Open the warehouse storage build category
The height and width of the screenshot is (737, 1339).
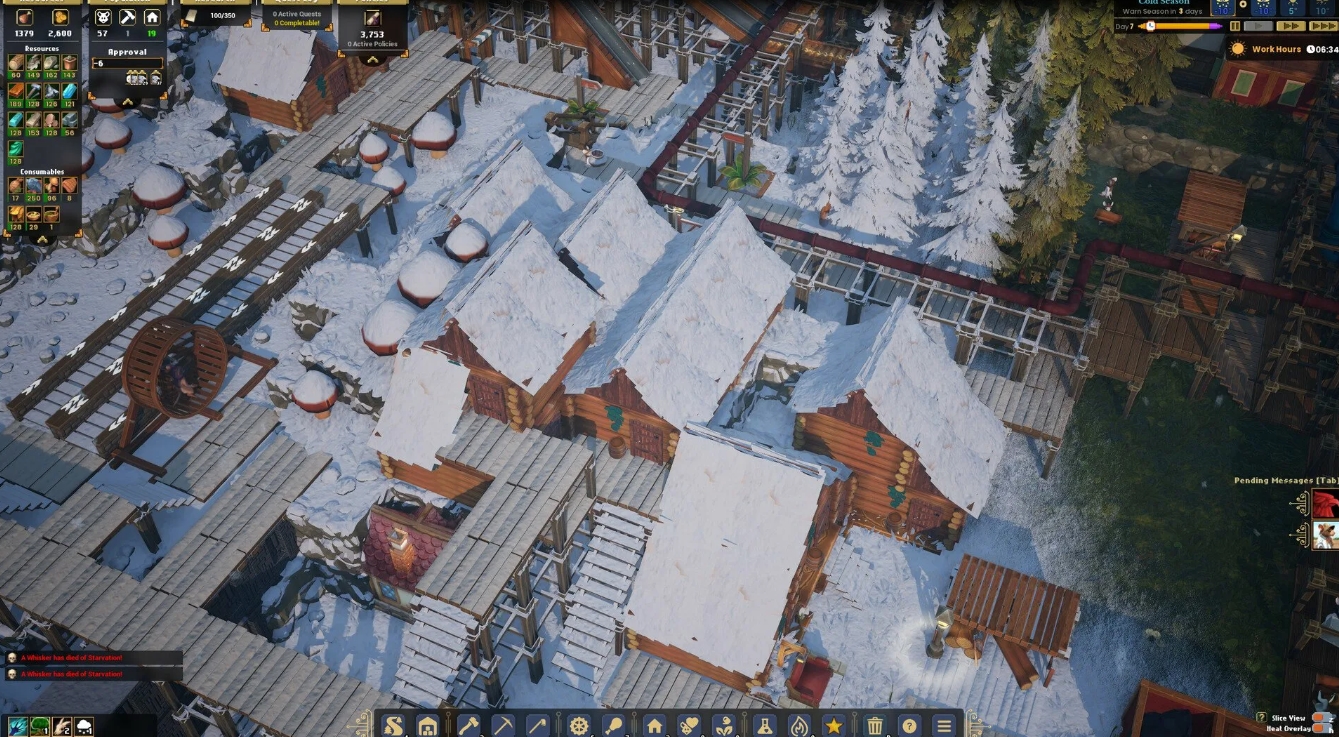pos(428,726)
